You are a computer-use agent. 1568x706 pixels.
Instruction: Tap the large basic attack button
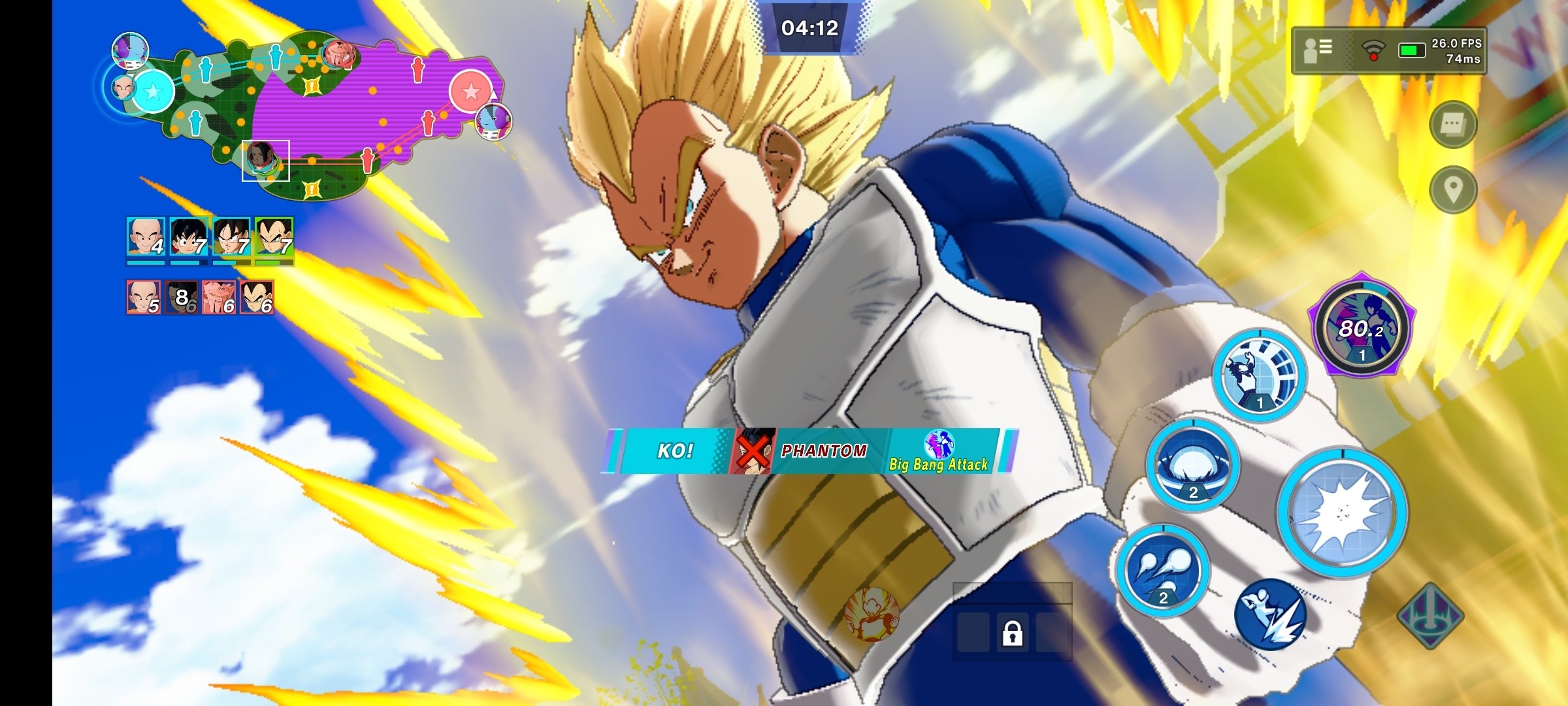tap(1342, 513)
